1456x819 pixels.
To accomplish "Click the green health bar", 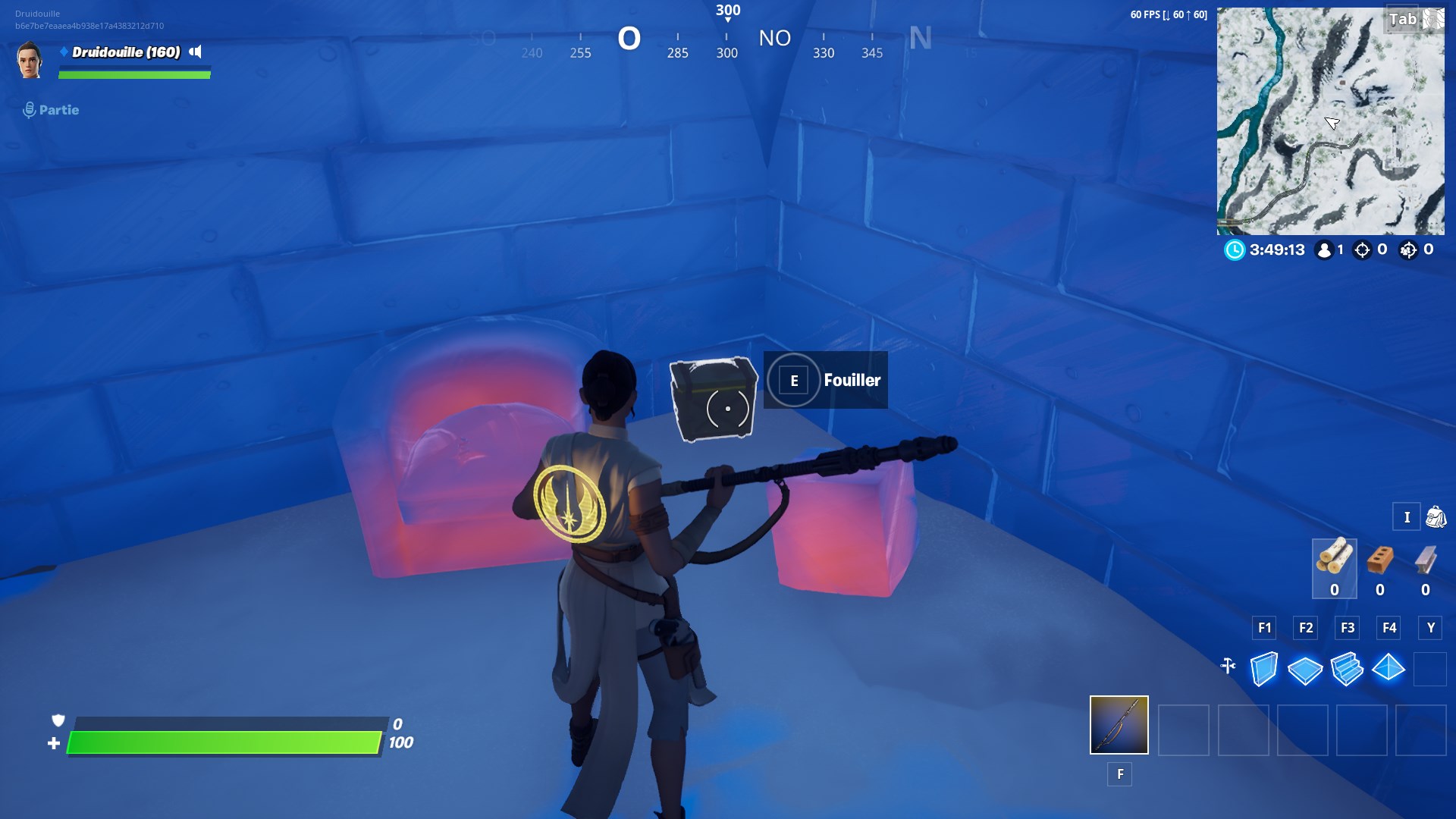I will tap(224, 742).
